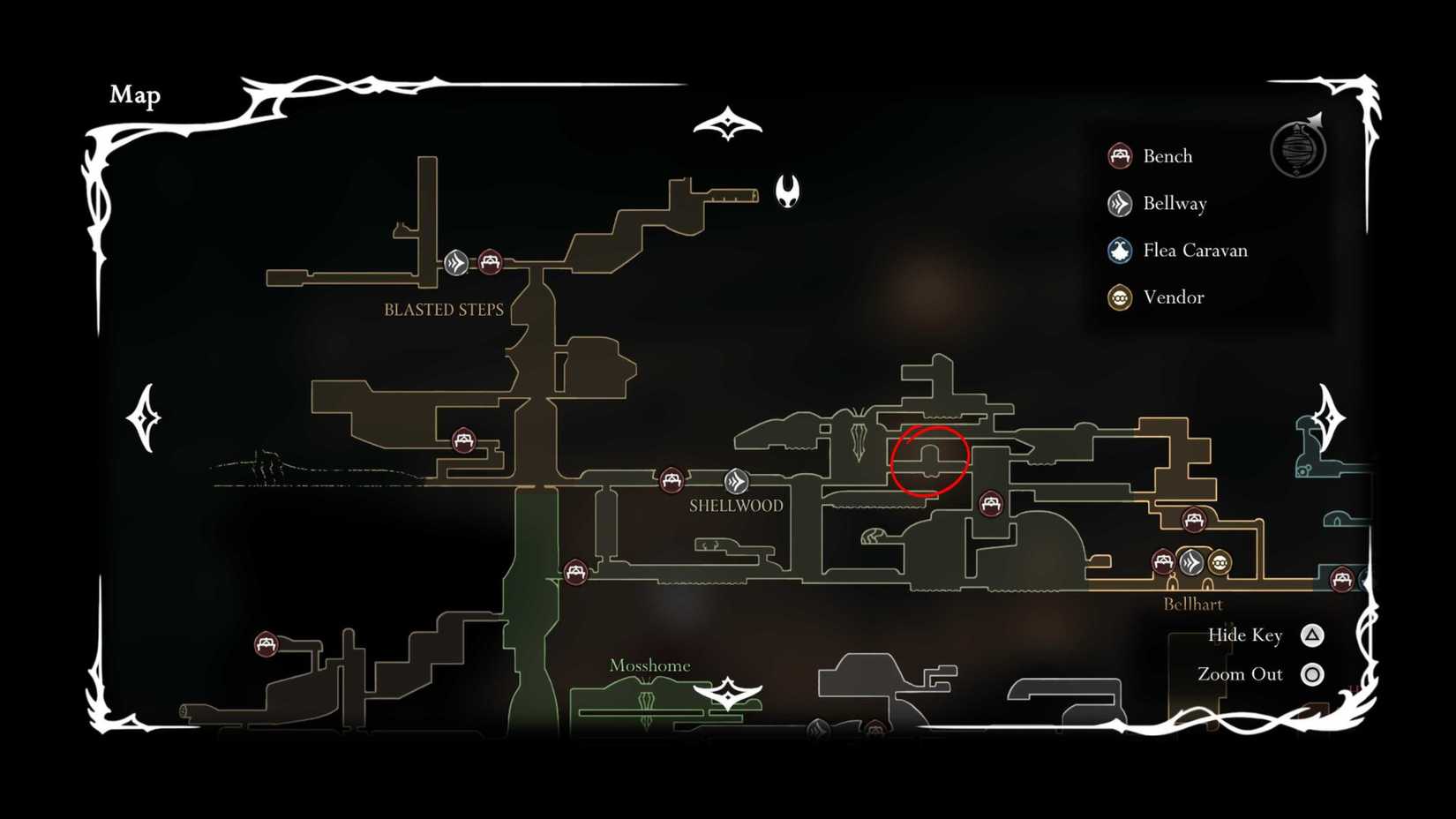Select the Shellwood area label
The image size is (1456, 819).
coord(735,506)
